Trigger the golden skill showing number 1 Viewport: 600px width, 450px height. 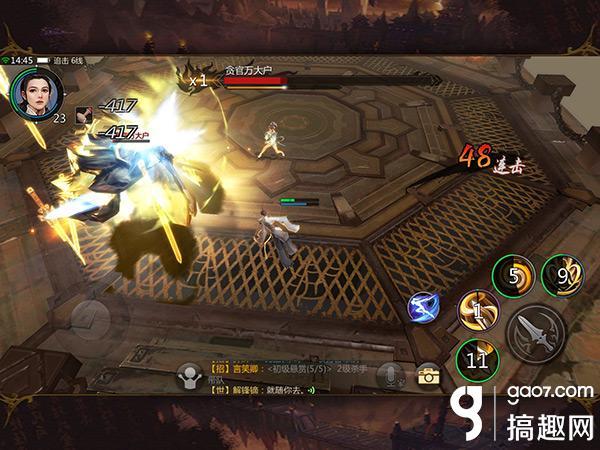point(477,312)
